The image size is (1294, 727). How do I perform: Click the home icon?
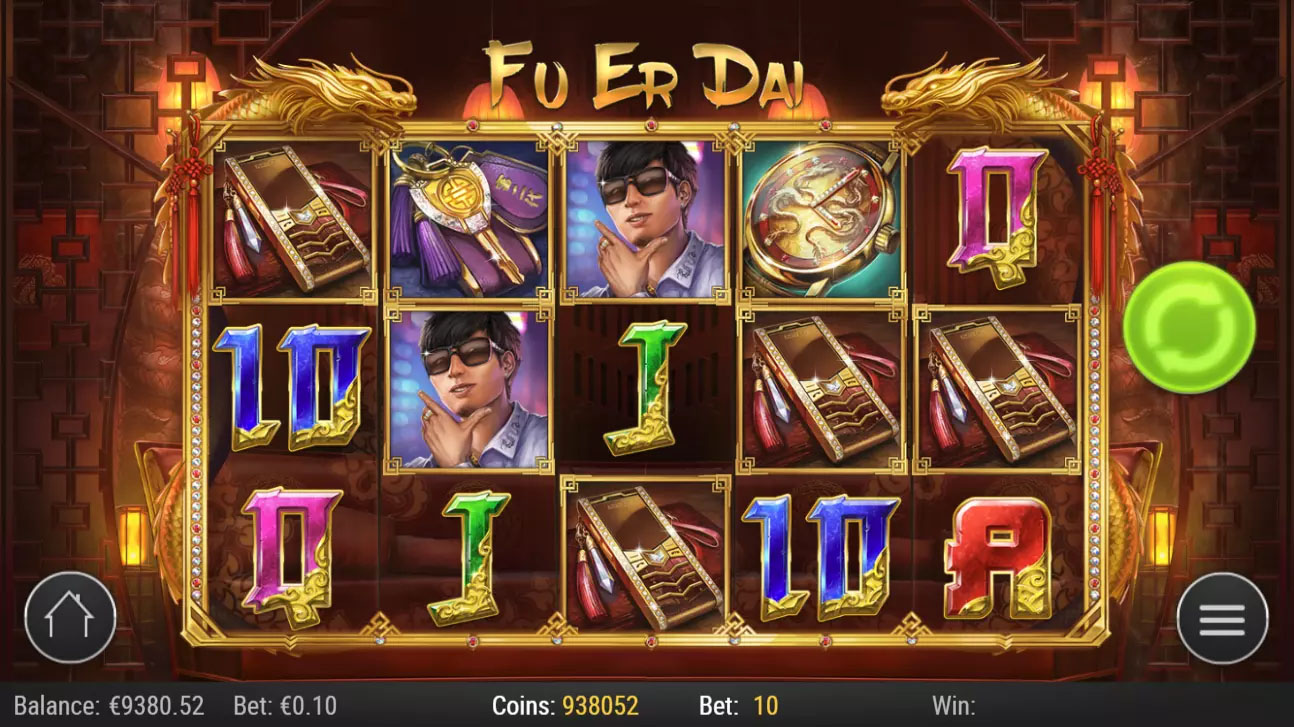[70, 617]
